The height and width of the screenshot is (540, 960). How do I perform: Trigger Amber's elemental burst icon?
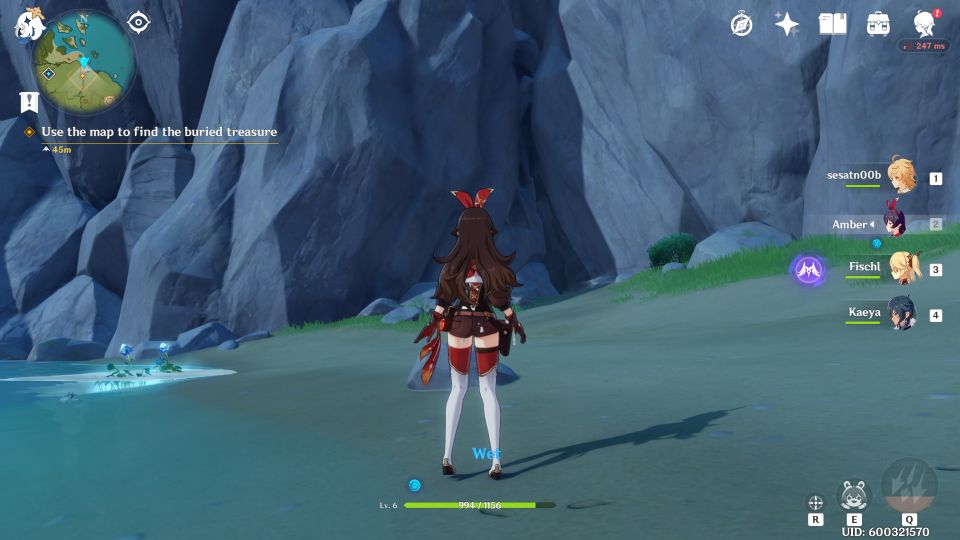(909, 486)
